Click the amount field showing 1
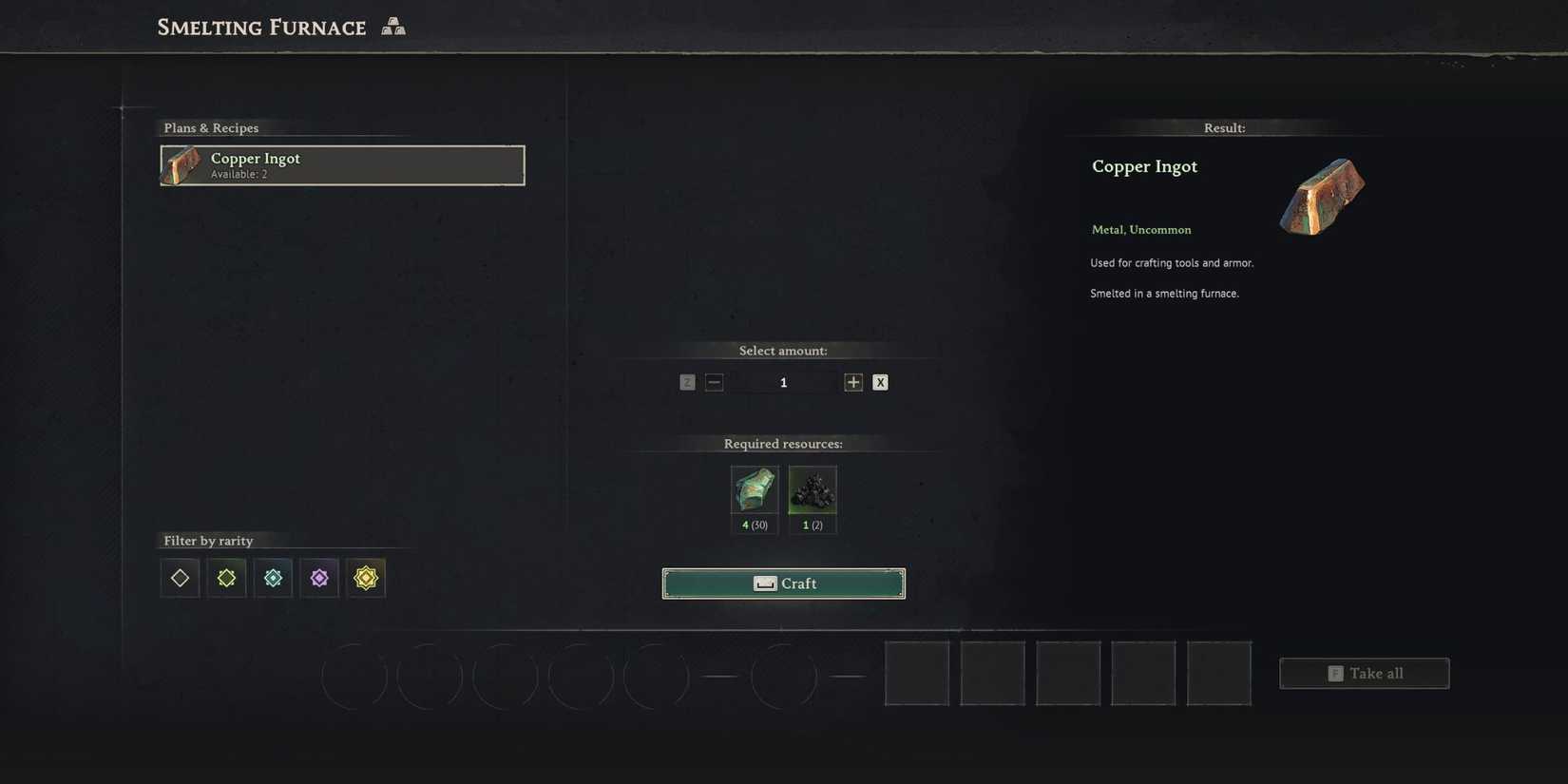Viewport: 1568px width, 784px height. pos(783,381)
